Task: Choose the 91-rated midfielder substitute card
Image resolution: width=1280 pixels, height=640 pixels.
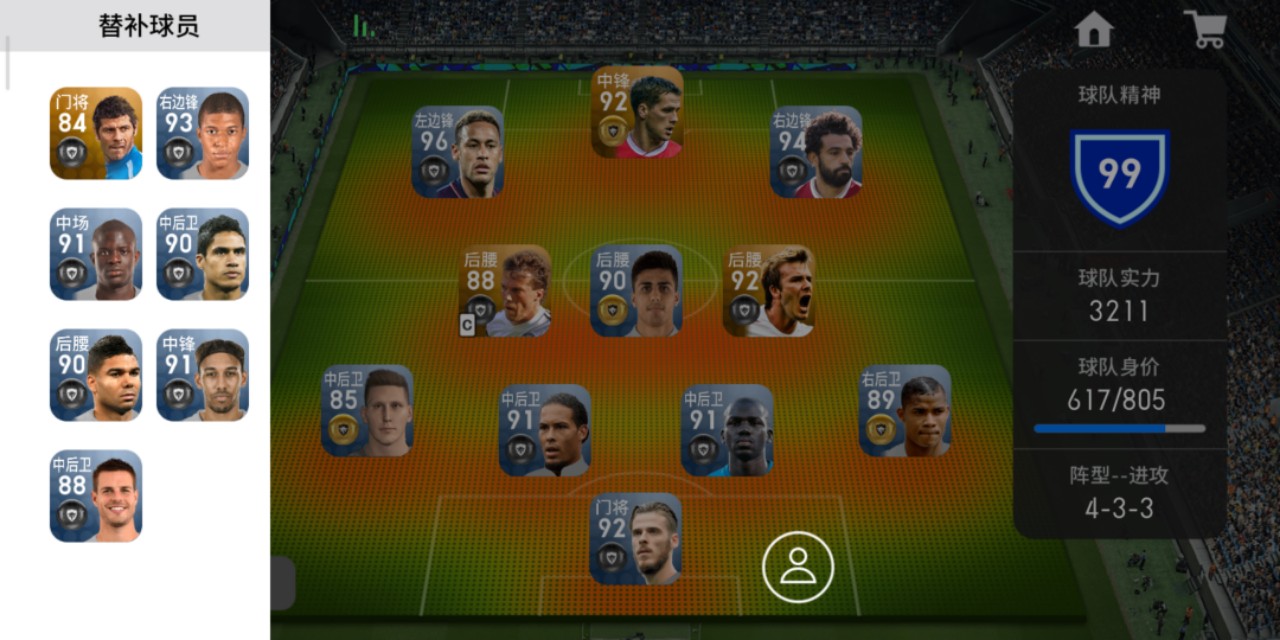Action: pos(96,254)
